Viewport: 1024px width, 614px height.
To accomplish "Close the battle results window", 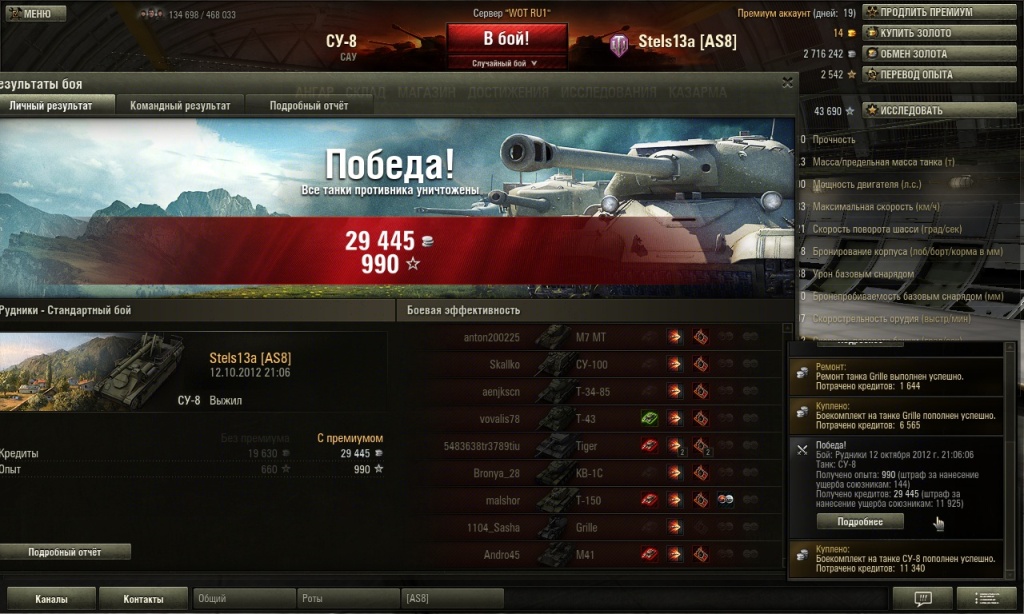I will pyautogui.click(x=787, y=83).
